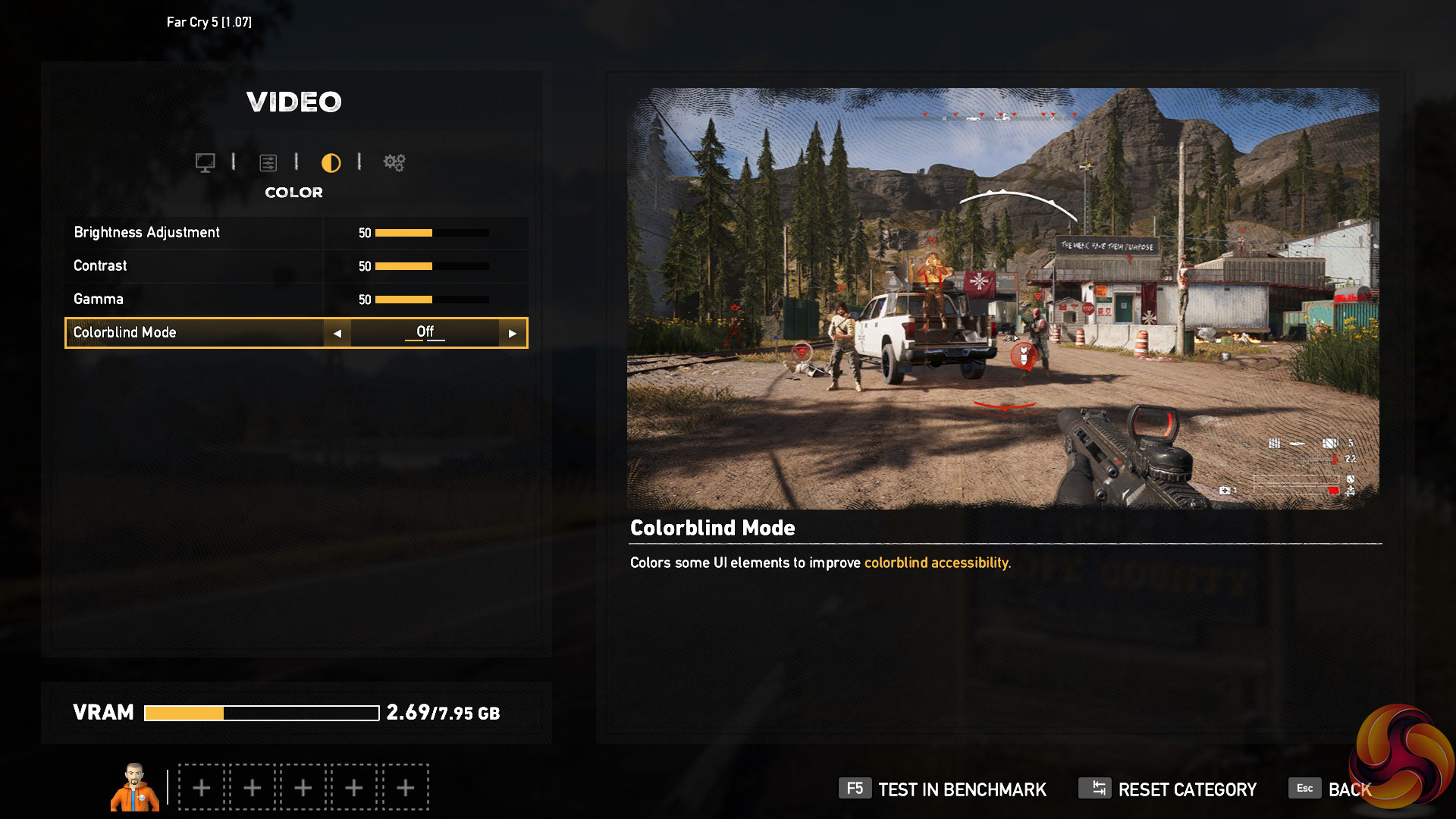The image size is (1456, 819).
Task: Adjust the Brightness Adjustment slider
Action: 431,233
